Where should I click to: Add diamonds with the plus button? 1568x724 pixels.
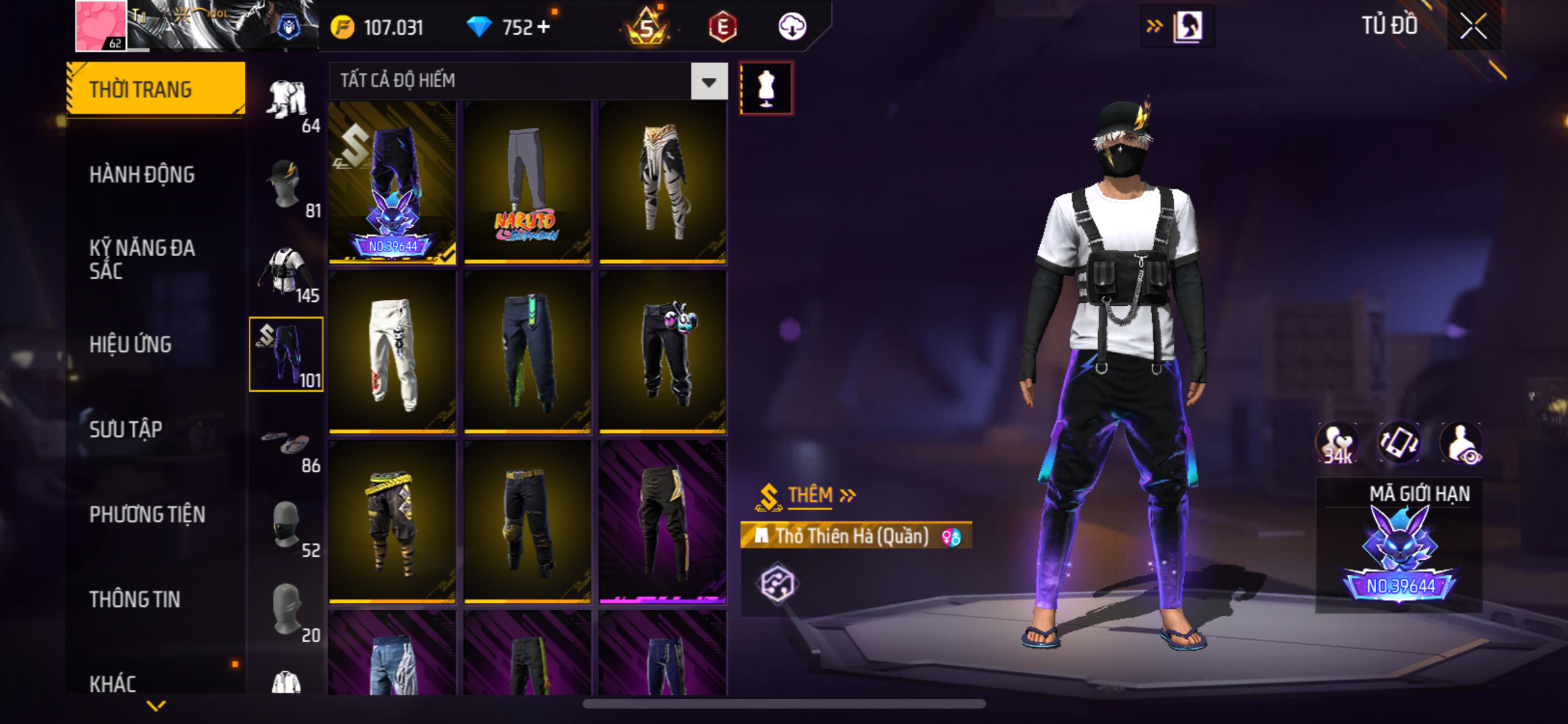(544, 27)
